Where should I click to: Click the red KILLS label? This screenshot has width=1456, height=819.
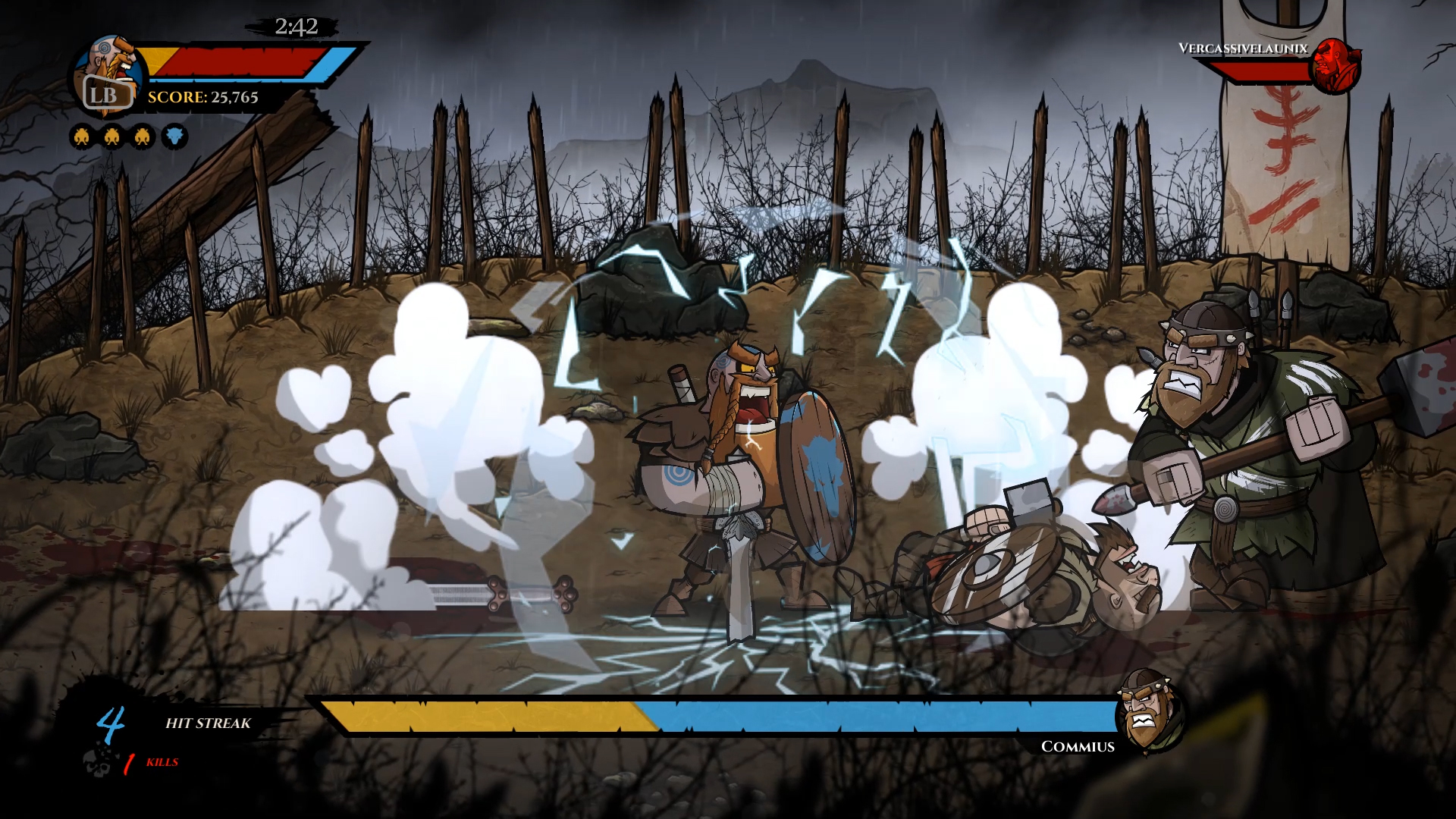[x=161, y=763]
